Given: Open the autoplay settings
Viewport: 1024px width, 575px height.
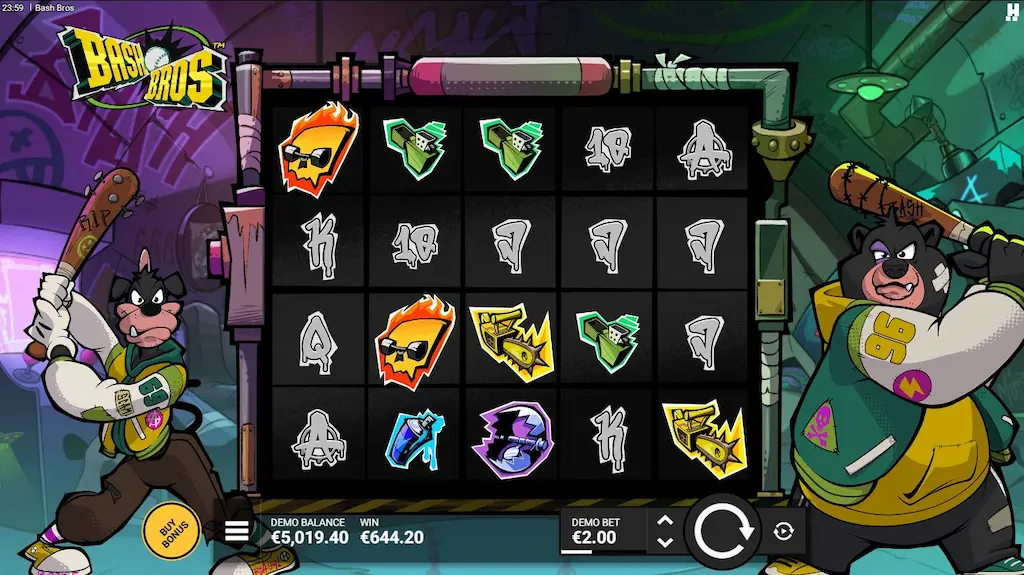Looking at the screenshot, I should tap(784, 531).
